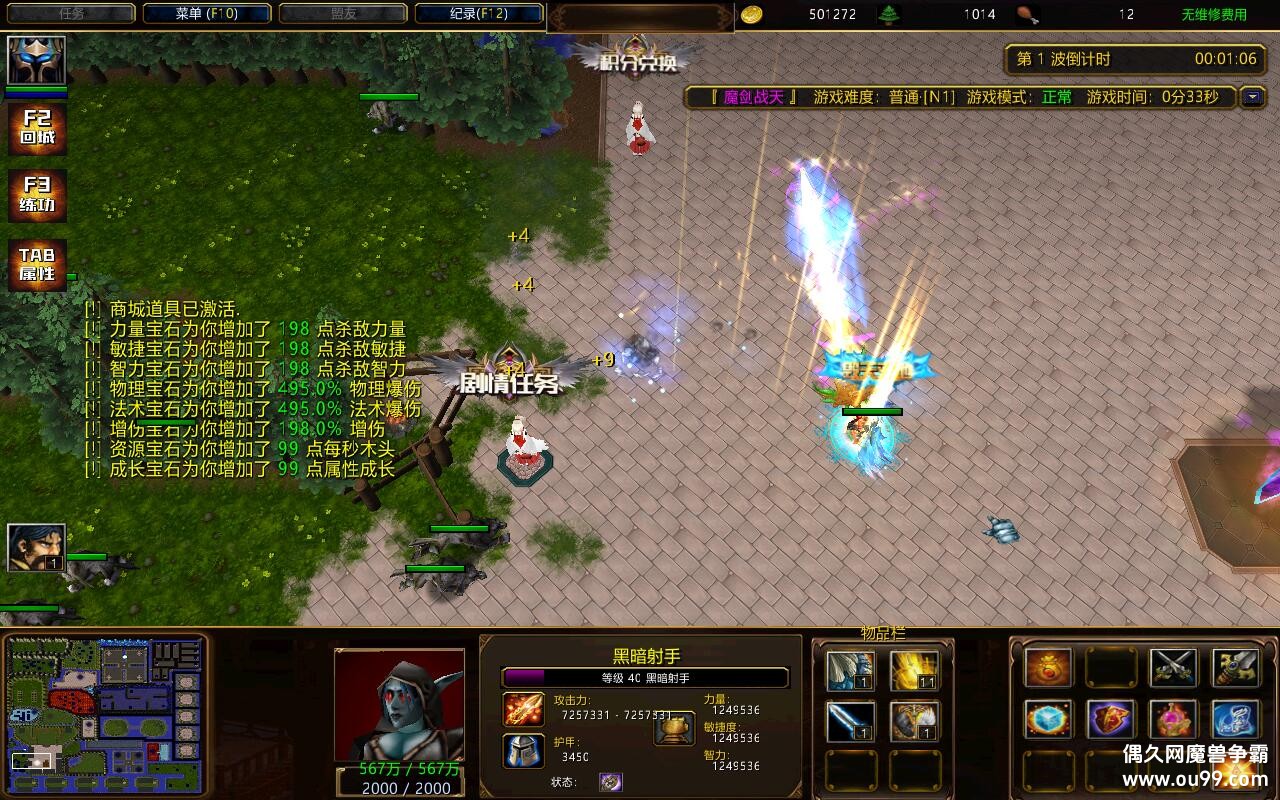Open the 菜单 (F10) menu
Viewport: 1280px width, 800px height.
[x=207, y=14]
